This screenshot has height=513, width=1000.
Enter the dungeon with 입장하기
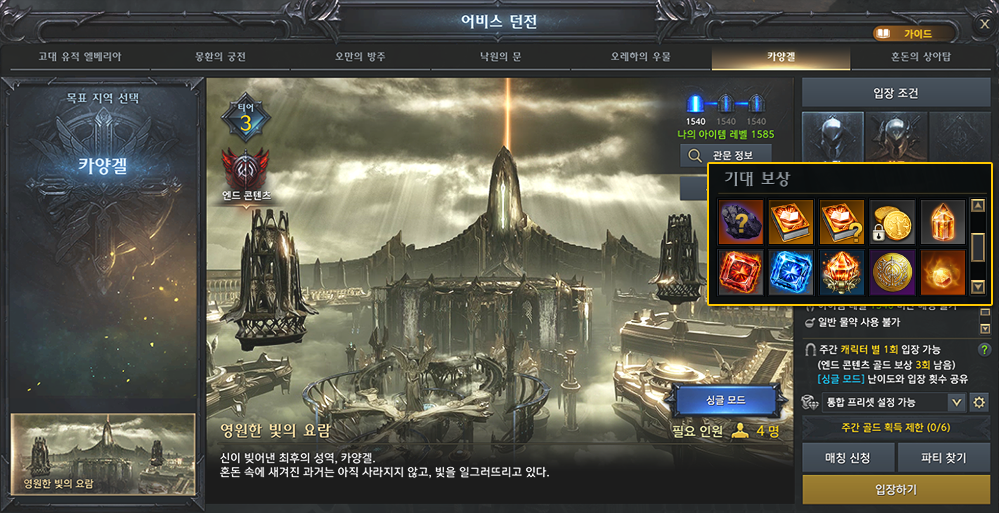[x=895, y=490]
